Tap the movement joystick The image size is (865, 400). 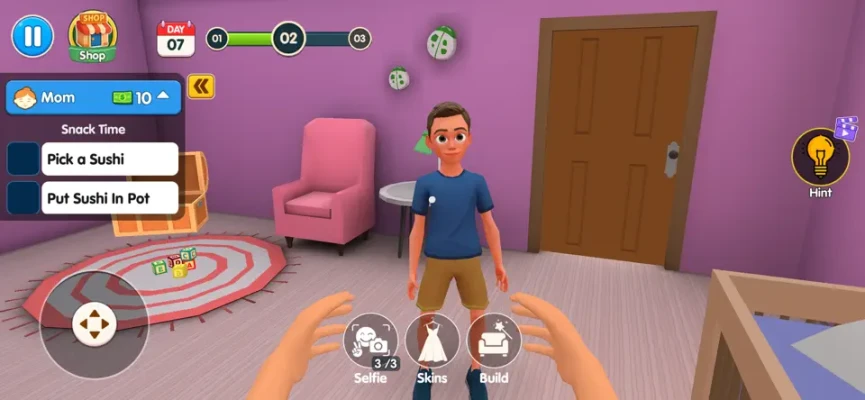pos(94,324)
